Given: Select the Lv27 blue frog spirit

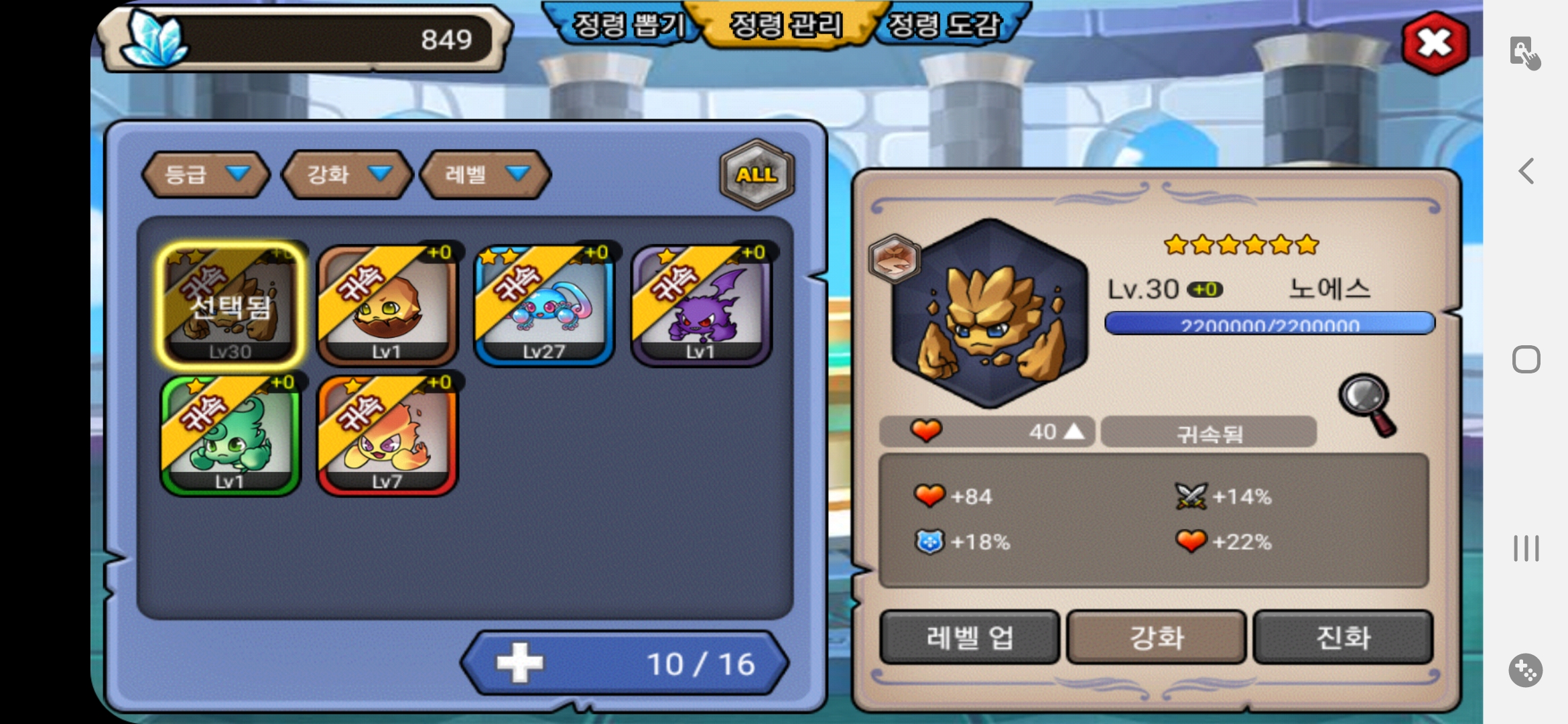Looking at the screenshot, I should (544, 305).
